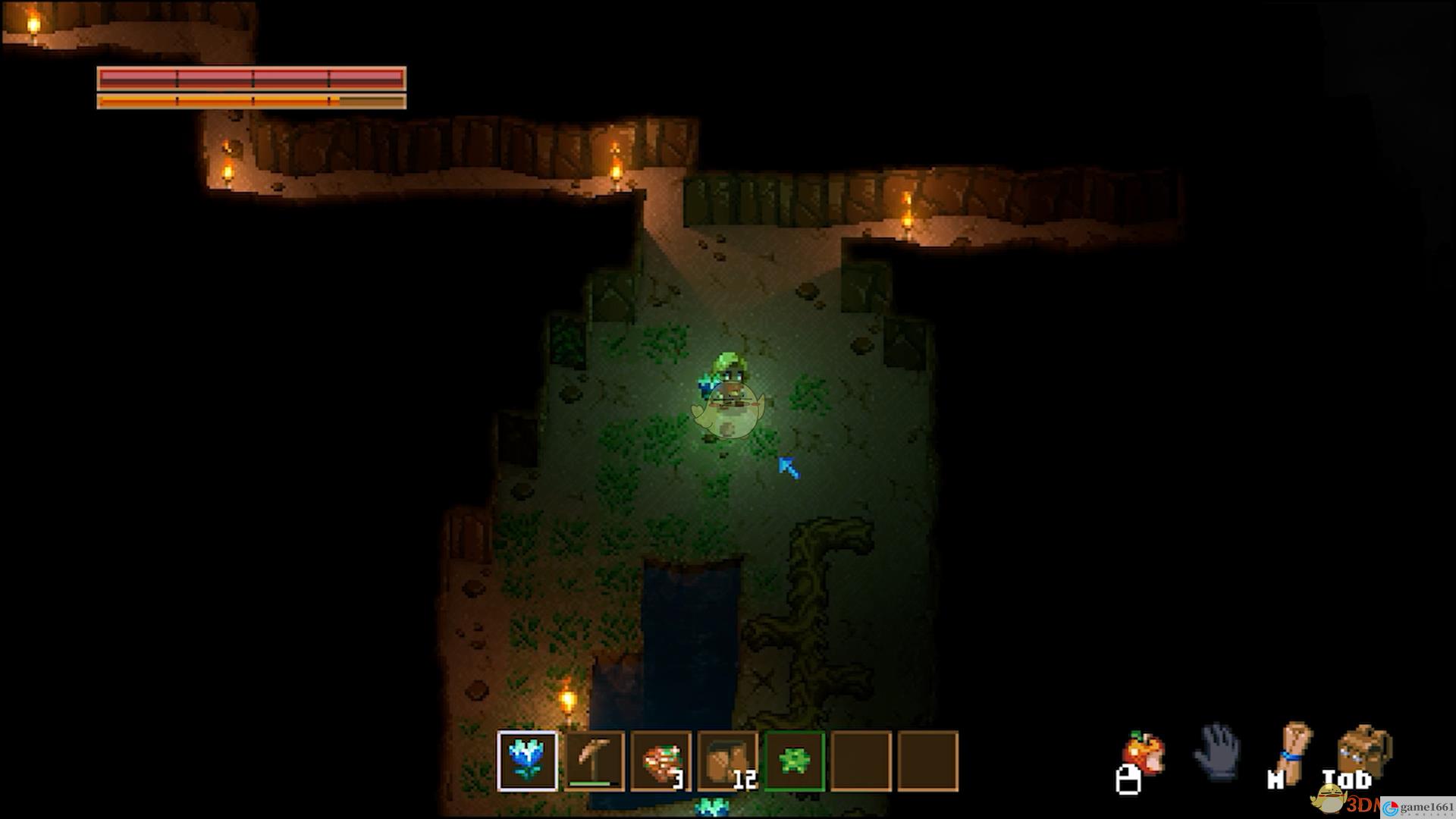Click the bitten apple eat icon
The image size is (1456, 819).
1144,754
